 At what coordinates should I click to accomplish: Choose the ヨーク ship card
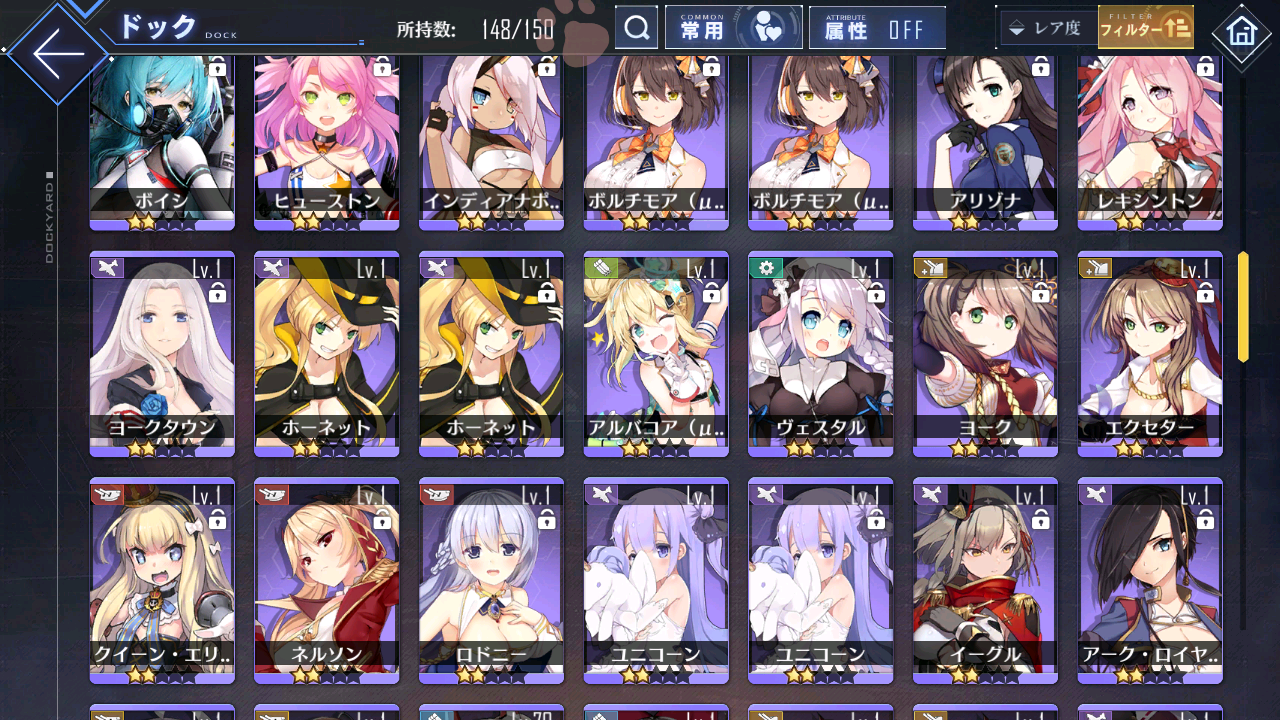(x=985, y=352)
